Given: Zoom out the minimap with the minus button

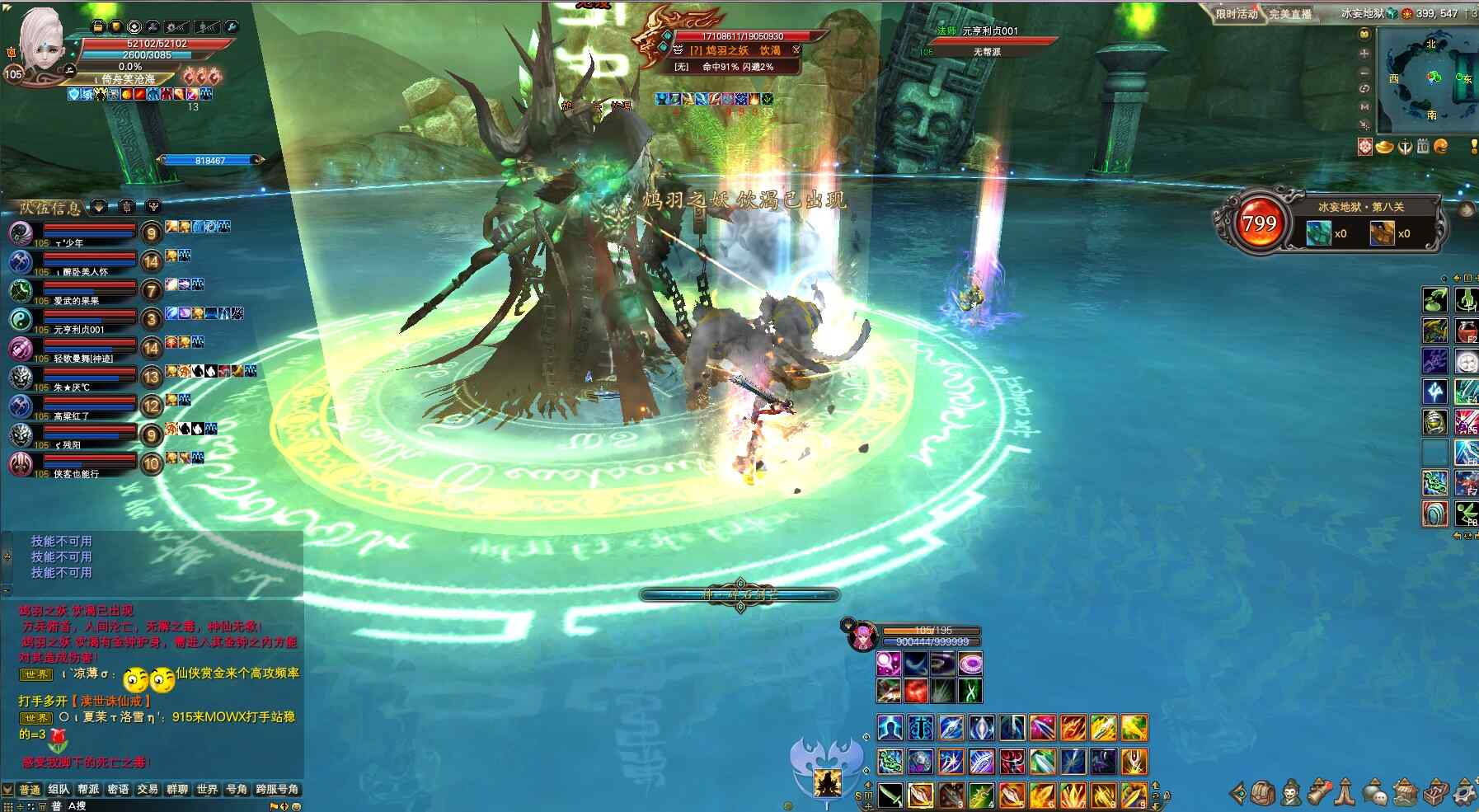Looking at the screenshot, I should (x=1364, y=72).
